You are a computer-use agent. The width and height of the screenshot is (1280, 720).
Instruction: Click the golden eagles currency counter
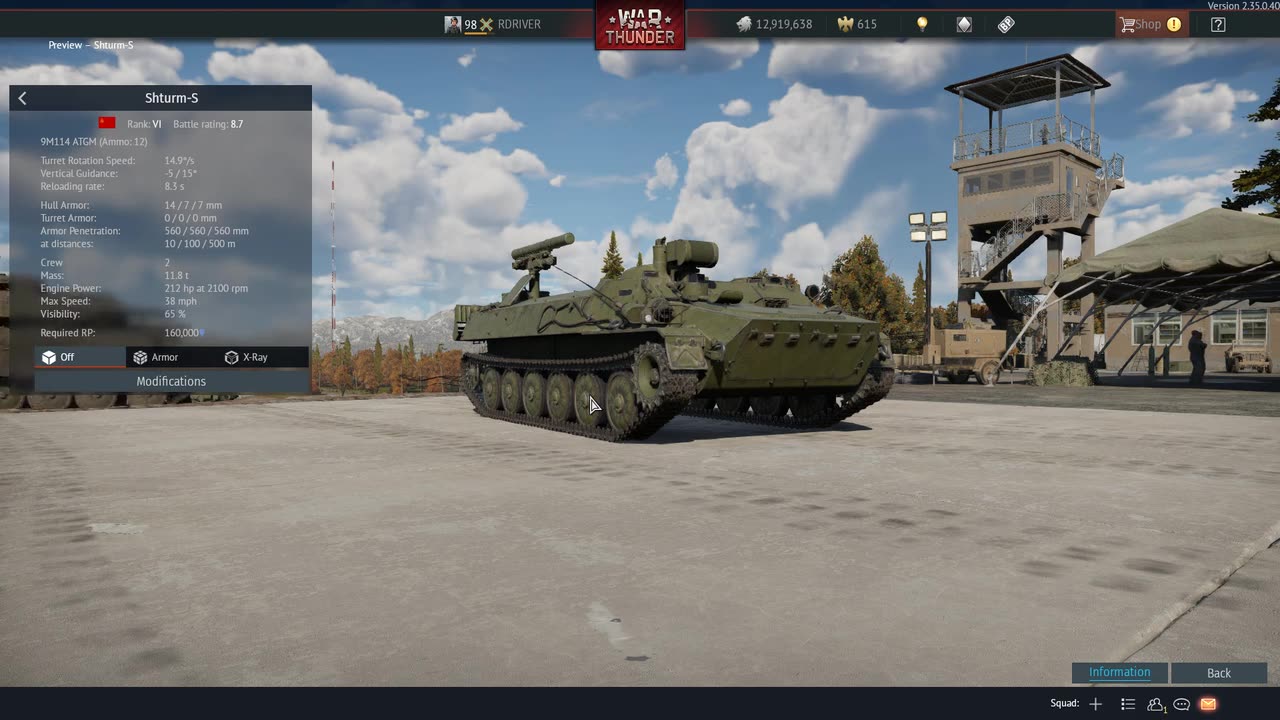[x=856, y=24]
